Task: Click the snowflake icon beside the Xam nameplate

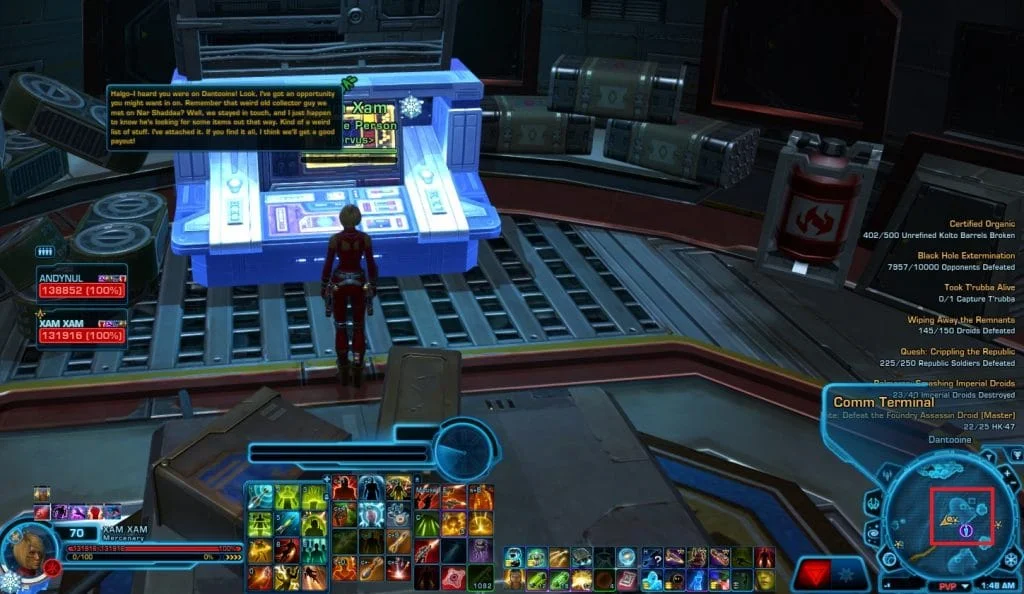Action: (411, 107)
